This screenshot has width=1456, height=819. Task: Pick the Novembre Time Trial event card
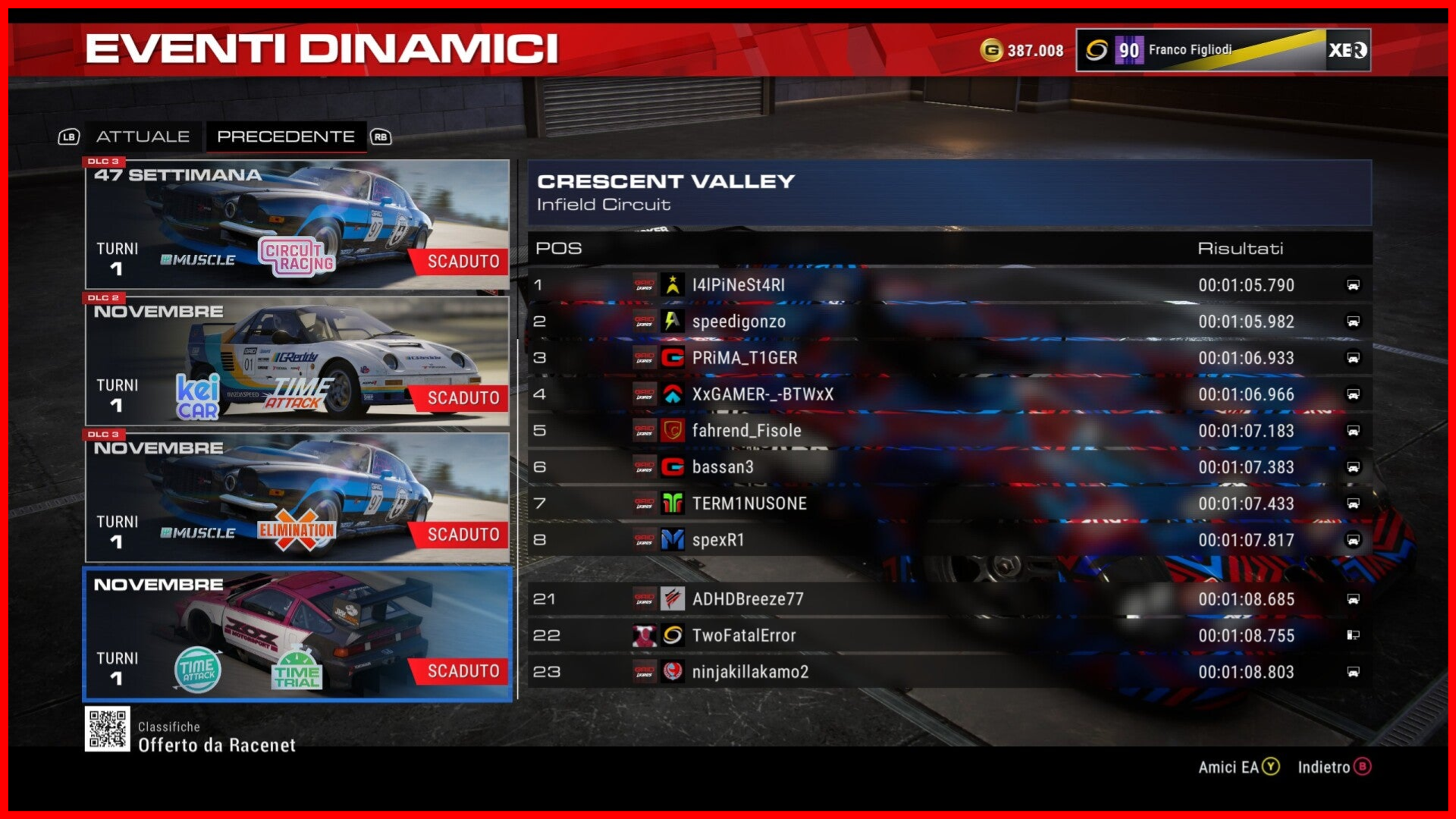tap(297, 635)
